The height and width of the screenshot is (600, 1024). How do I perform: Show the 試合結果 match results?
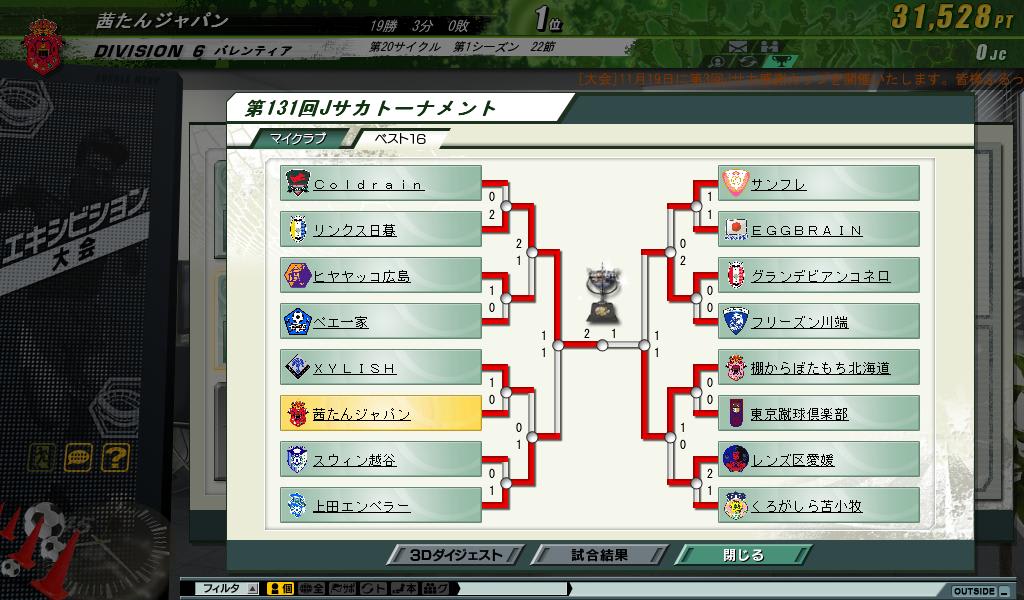point(600,555)
